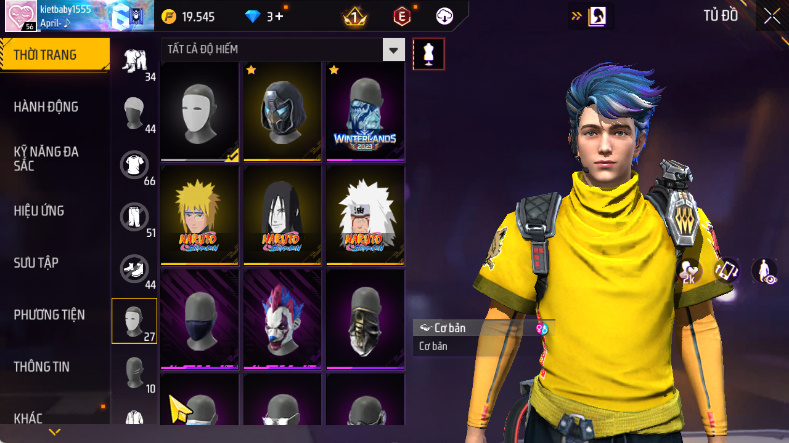Pick the white-haired Naruto head
The height and width of the screenshot is (443, 789).
click(364, 214)
